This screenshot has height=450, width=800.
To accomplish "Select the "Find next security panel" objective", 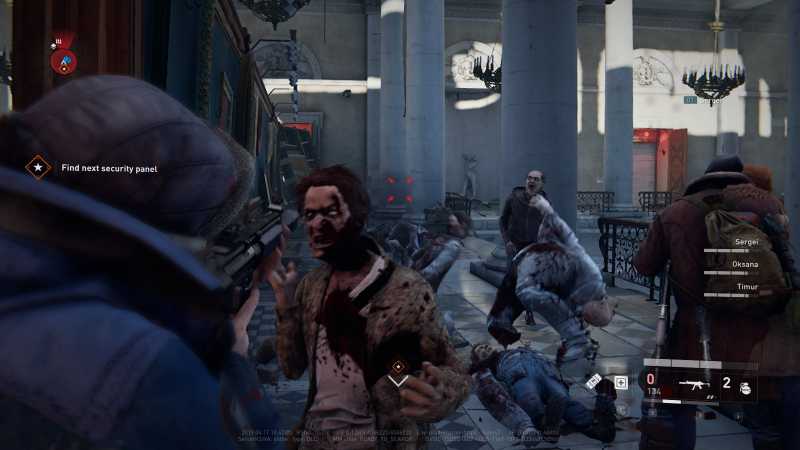I will (x=109, y=168).
